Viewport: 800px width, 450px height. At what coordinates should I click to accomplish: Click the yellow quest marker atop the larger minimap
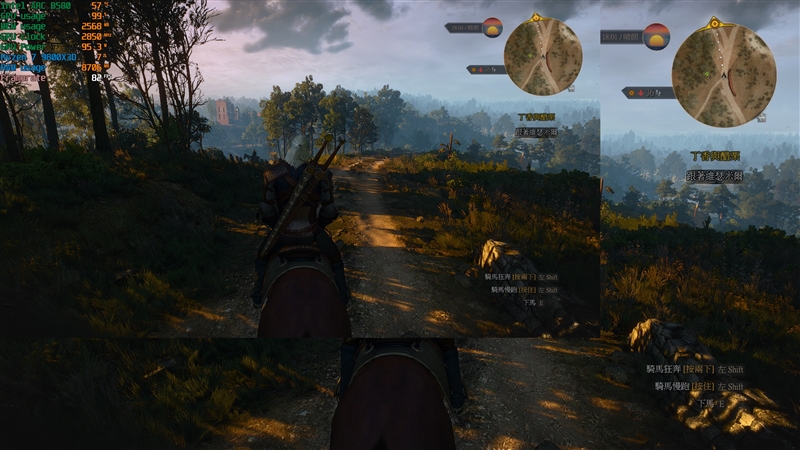[x=714, y=22]
